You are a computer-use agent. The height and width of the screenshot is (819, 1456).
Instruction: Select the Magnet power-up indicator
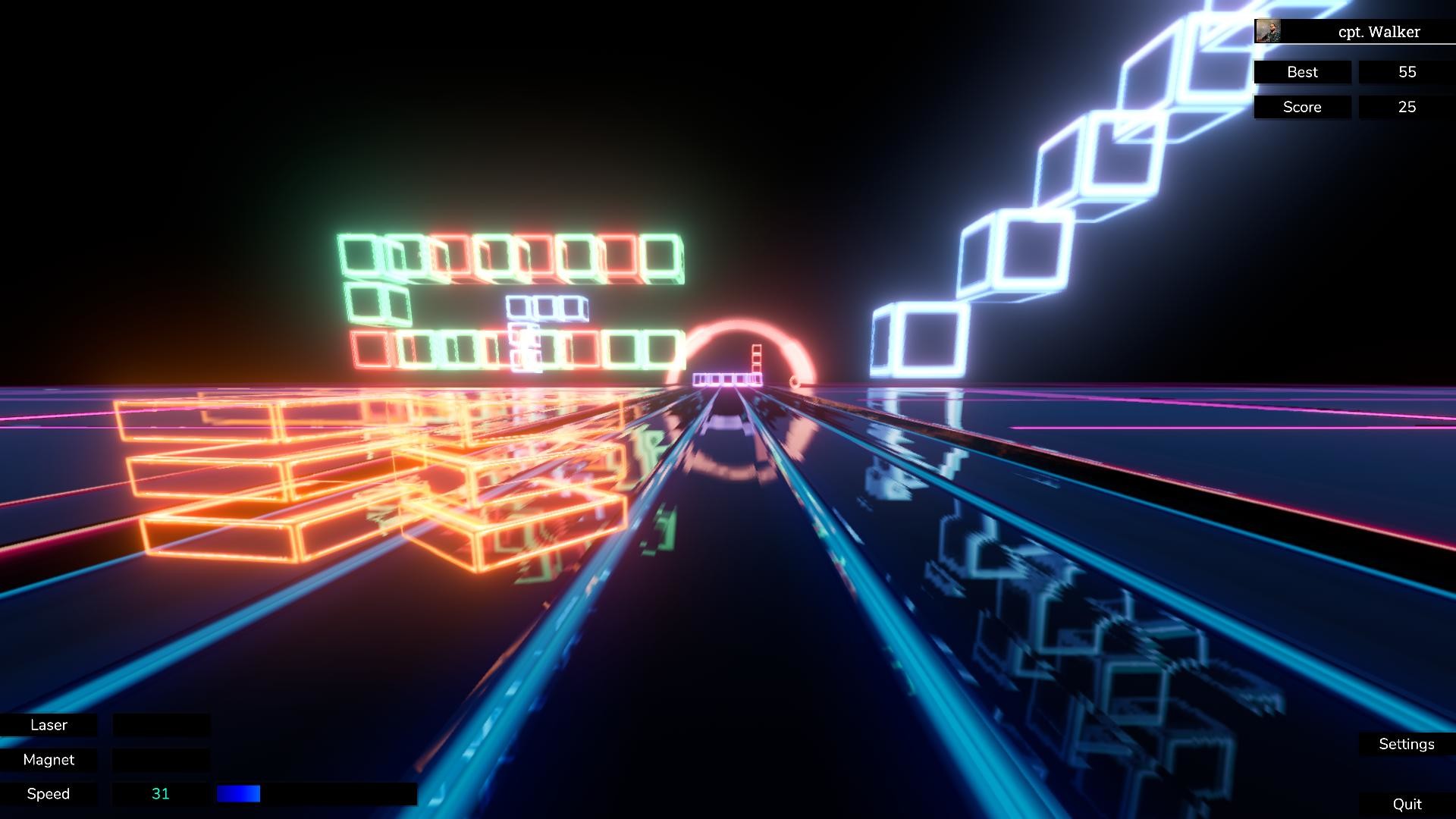click(x=48, y=759)
